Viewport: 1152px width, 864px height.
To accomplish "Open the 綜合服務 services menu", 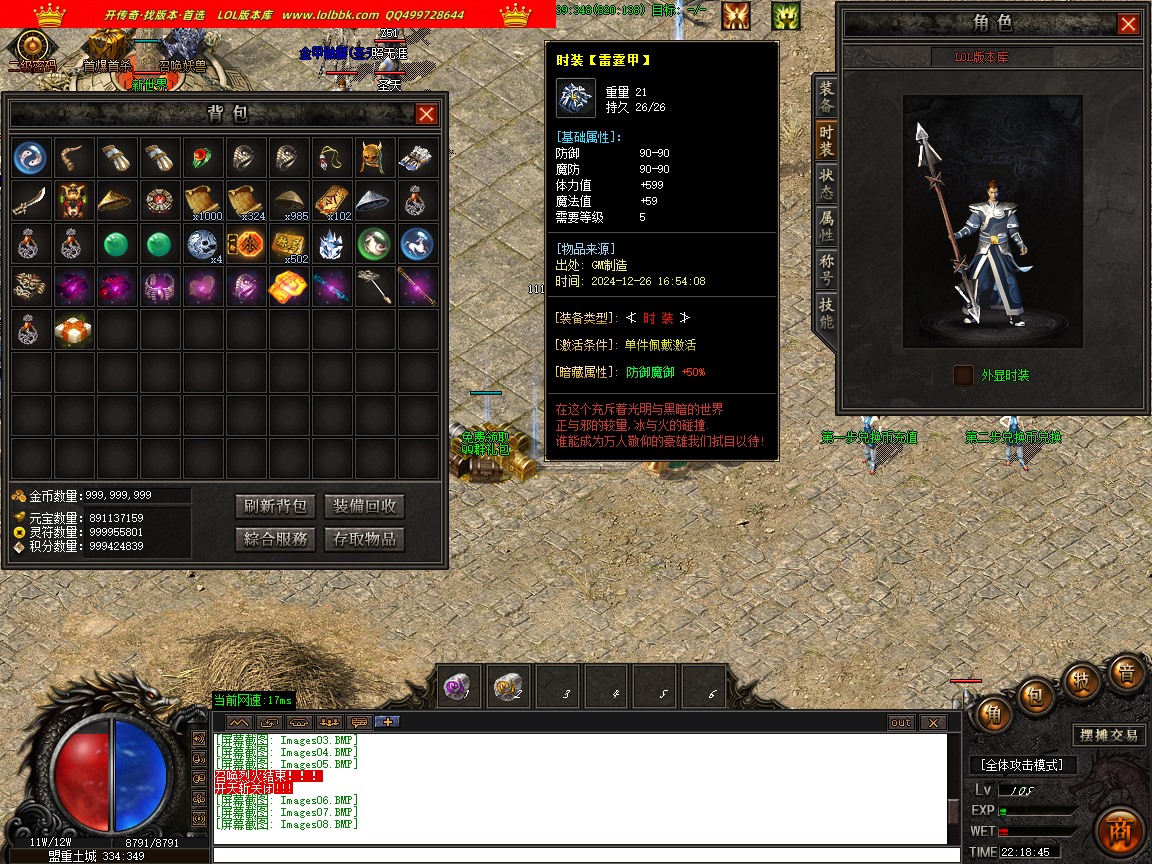I will click(275, 539).
